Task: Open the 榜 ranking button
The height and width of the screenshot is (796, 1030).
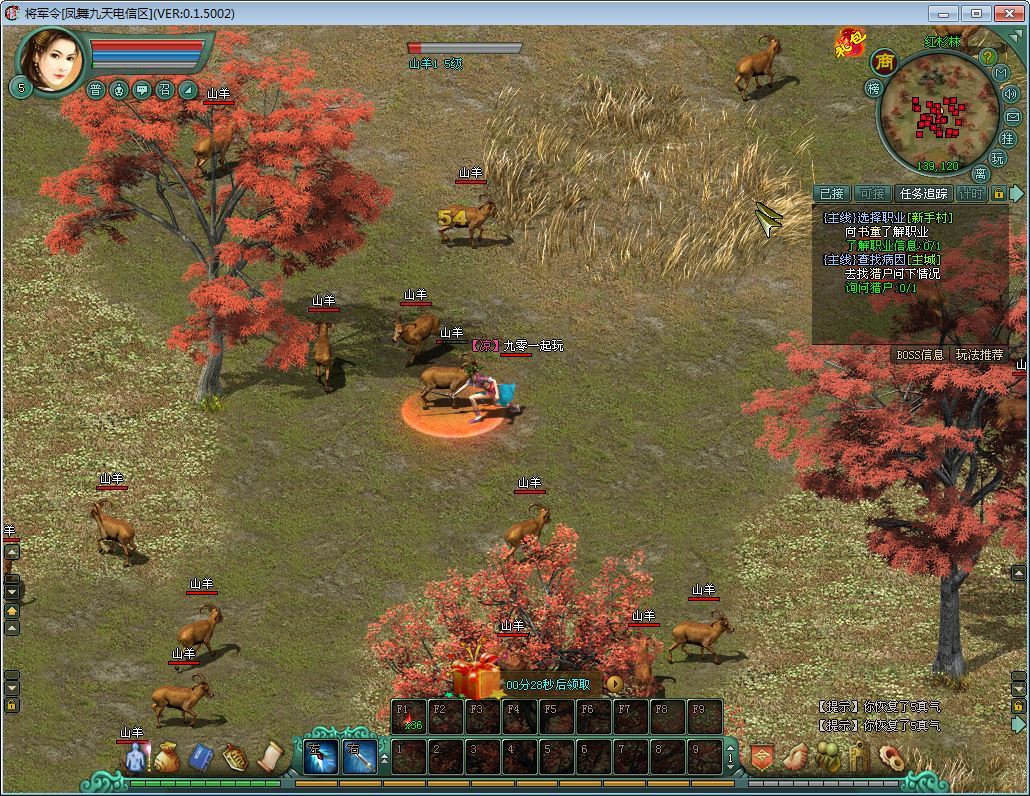Action: (x=873, y=88)
